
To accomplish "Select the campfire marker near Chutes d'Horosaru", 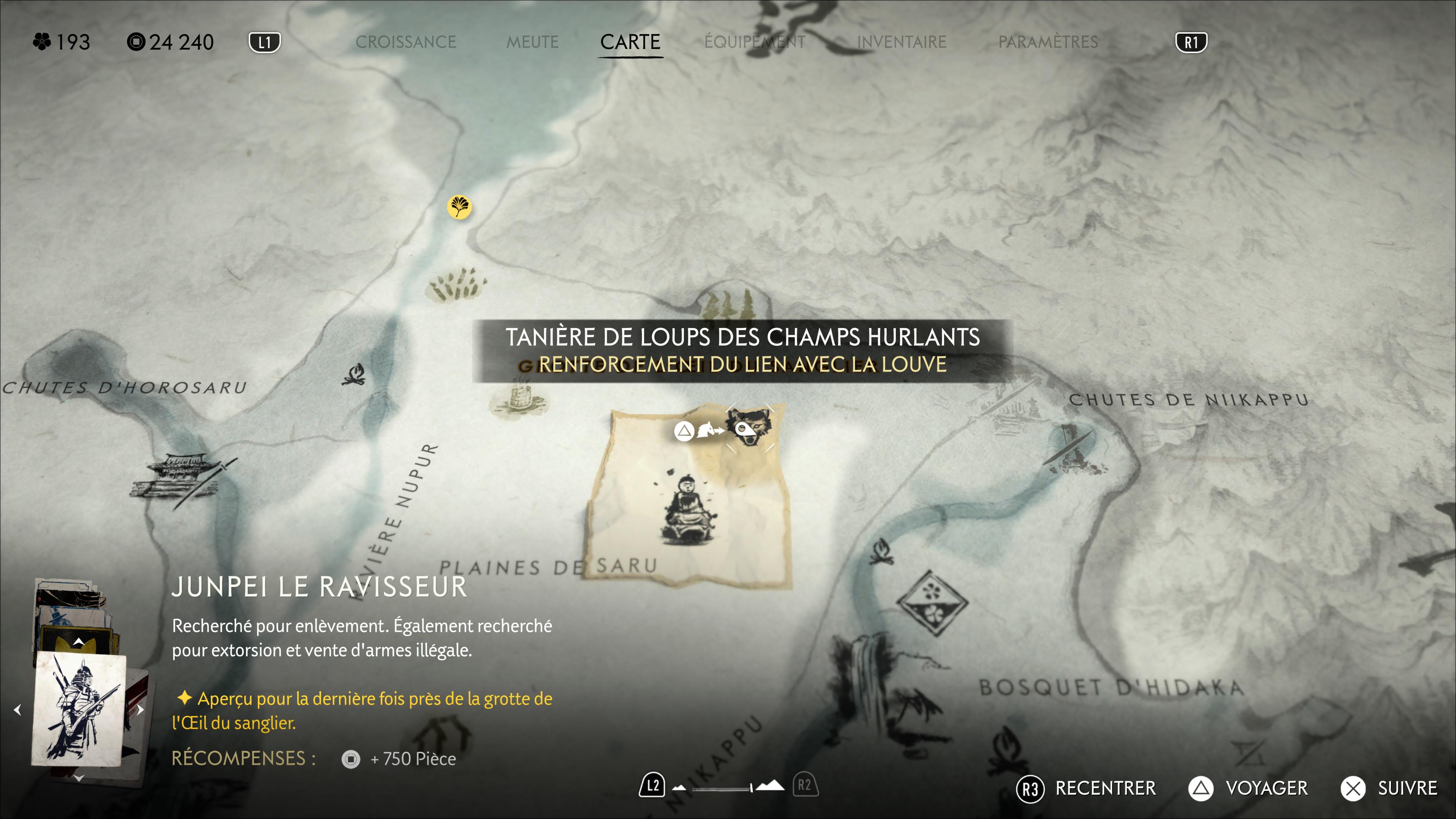I will coord(355,375).
